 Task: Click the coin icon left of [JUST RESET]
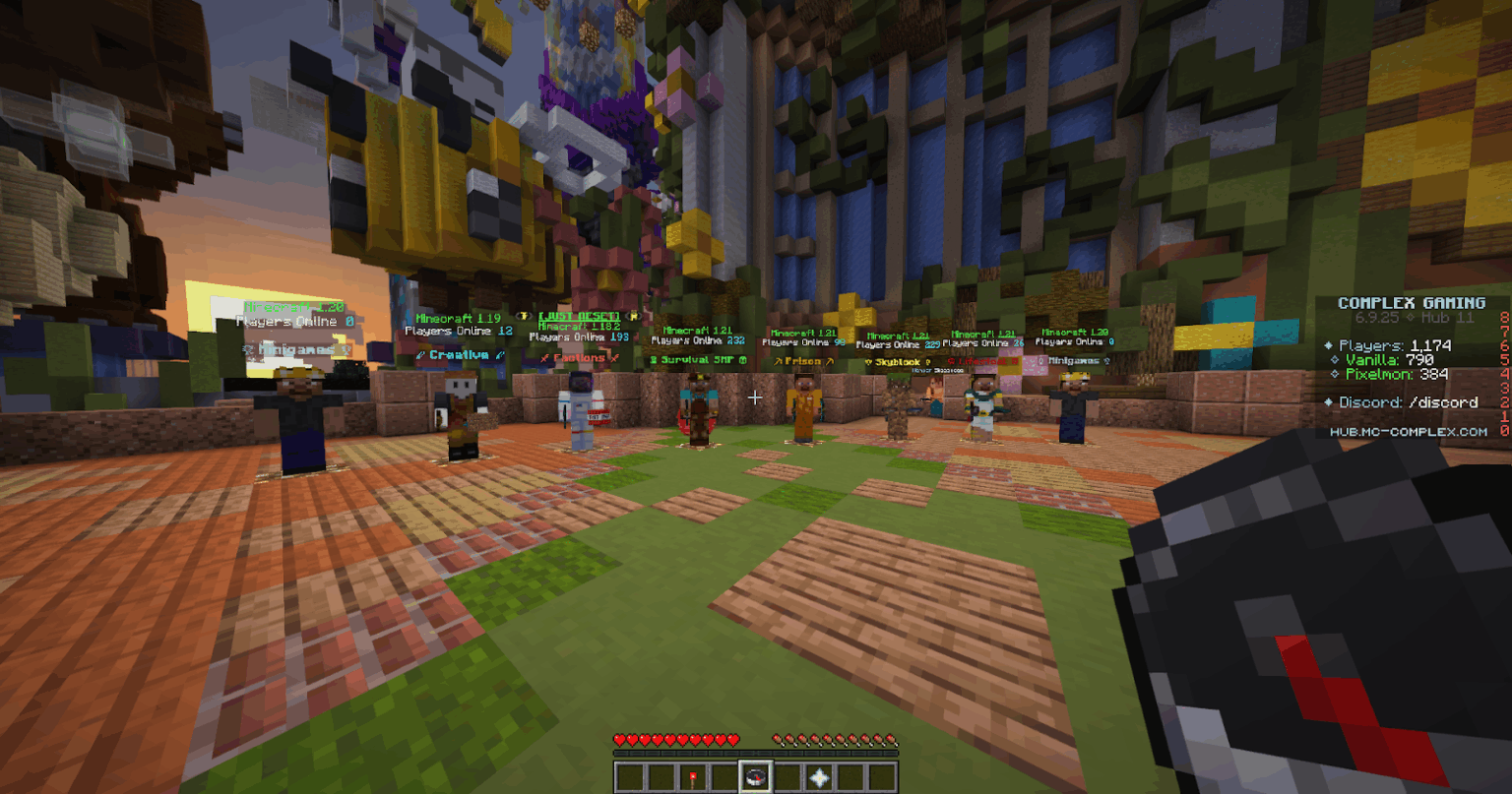pyautogui.click(x=522, y=315)
